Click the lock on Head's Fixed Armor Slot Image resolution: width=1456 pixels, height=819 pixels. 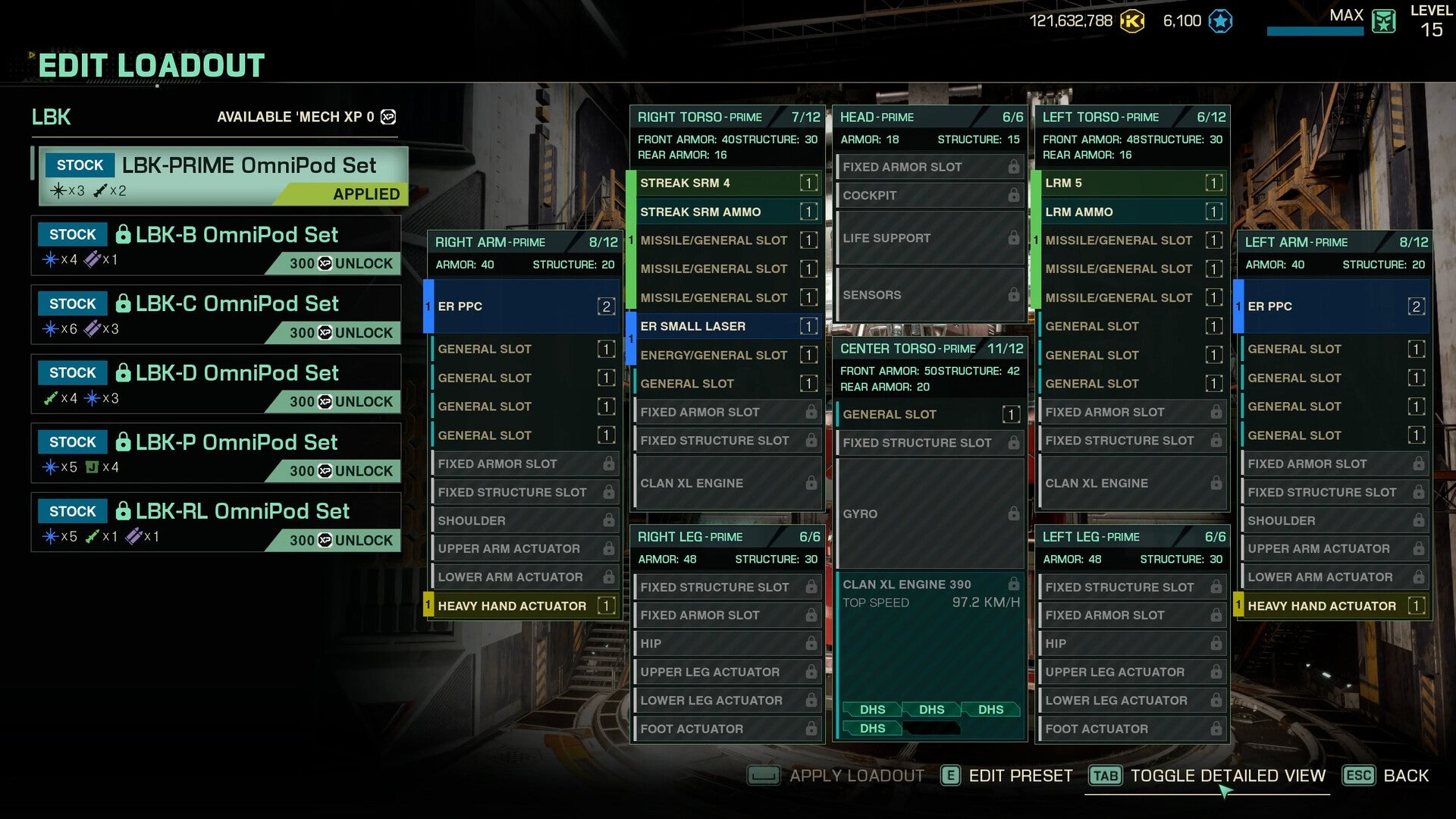[x=1013, y=166]
